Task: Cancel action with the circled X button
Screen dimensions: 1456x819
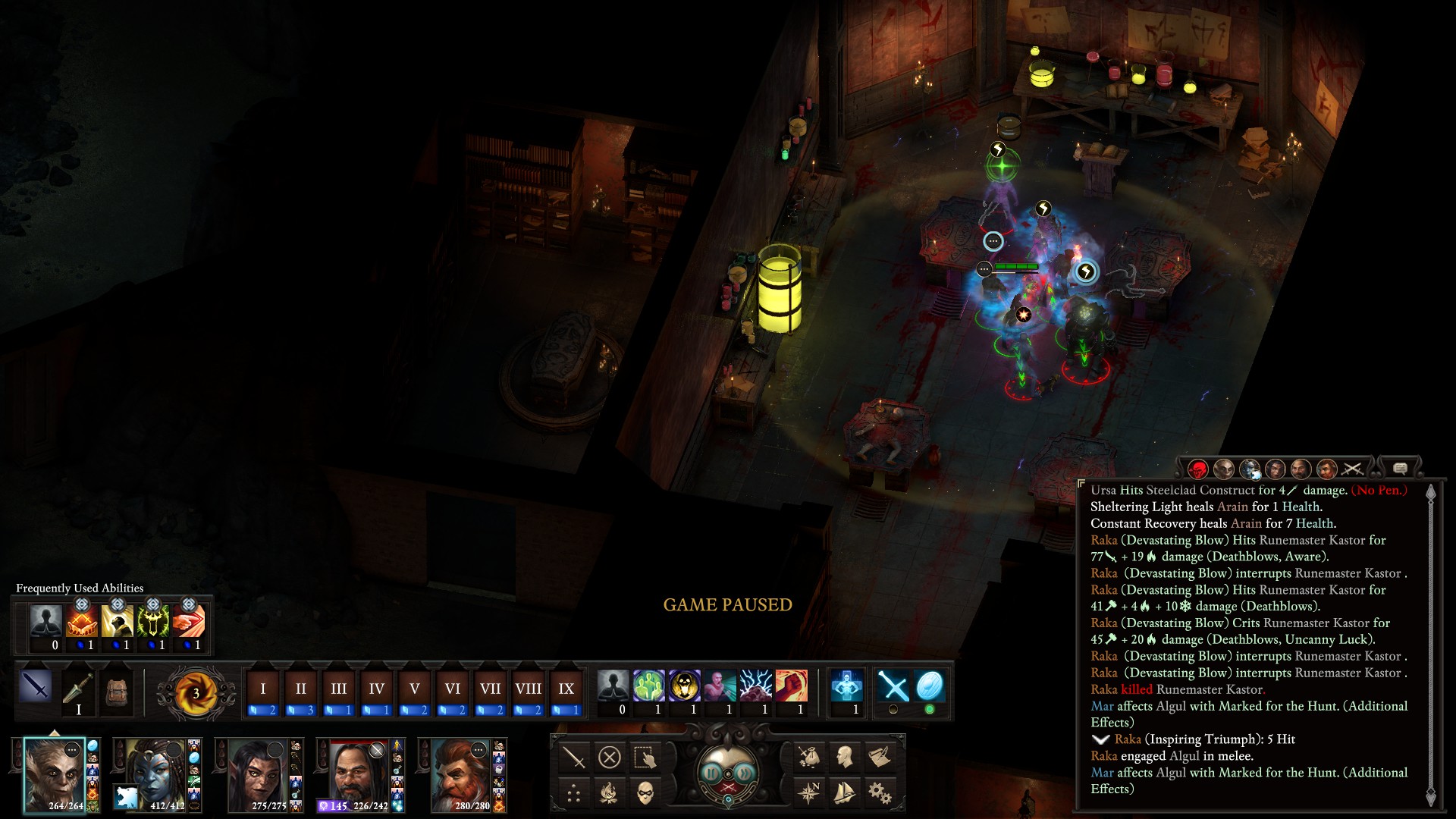Action: point(610,757)
